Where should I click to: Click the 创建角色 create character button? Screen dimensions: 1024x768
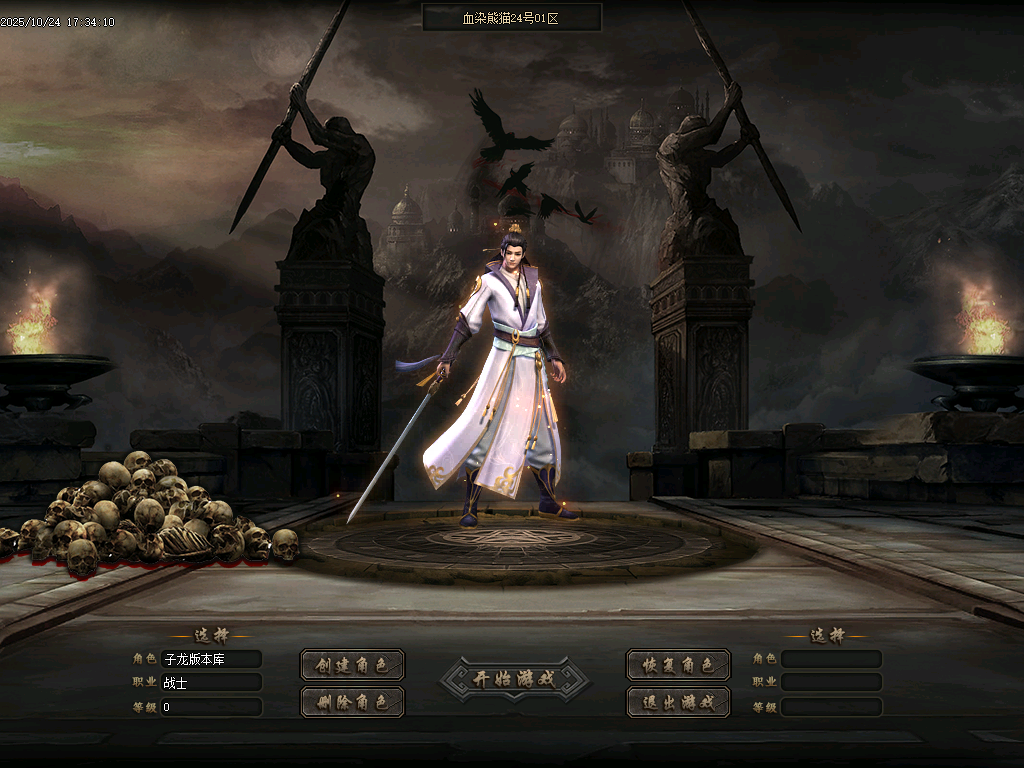click(352, 665)
